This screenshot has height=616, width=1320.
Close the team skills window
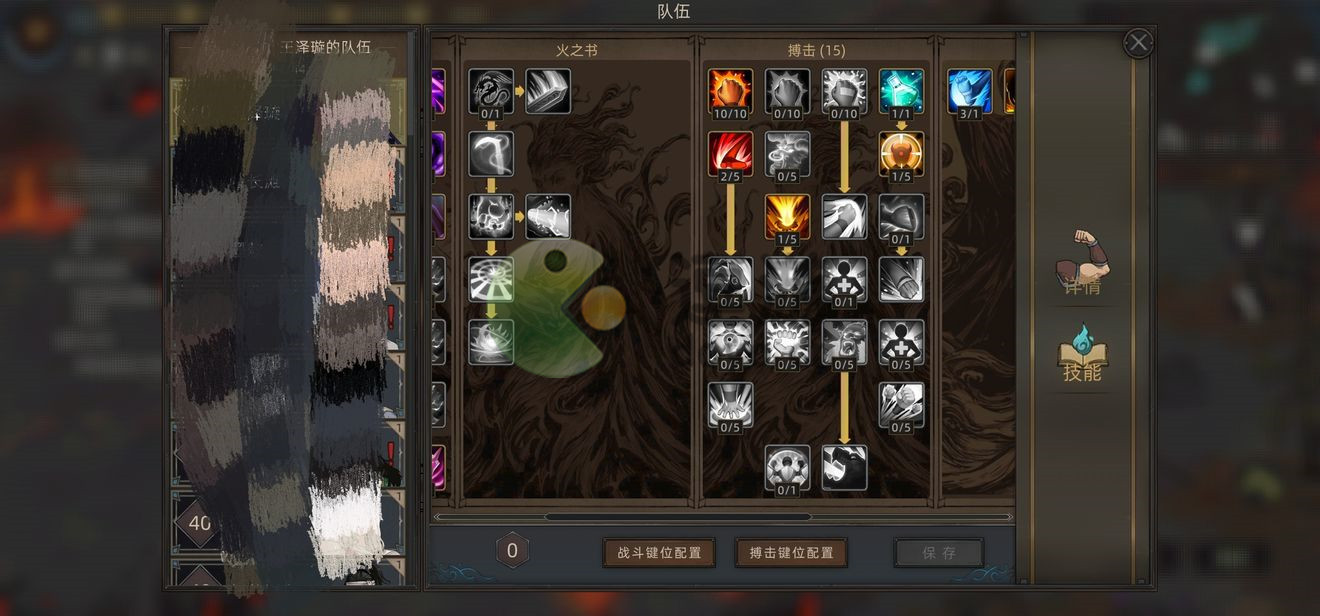click(1138, 43)
